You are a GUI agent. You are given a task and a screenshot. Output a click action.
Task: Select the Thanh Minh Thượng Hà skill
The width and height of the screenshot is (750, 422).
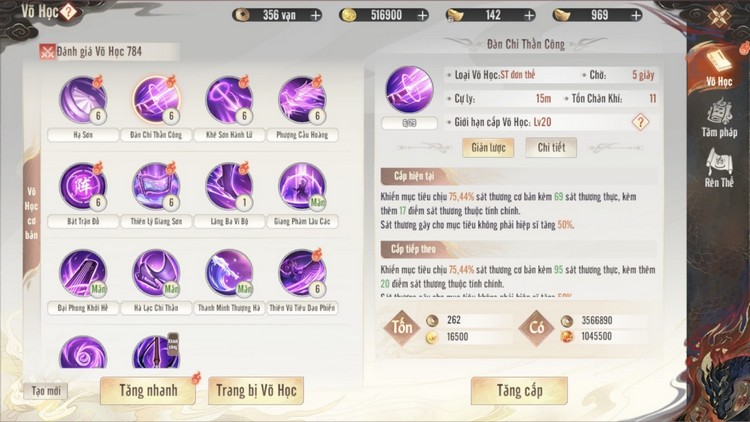(x=229, y=273)
